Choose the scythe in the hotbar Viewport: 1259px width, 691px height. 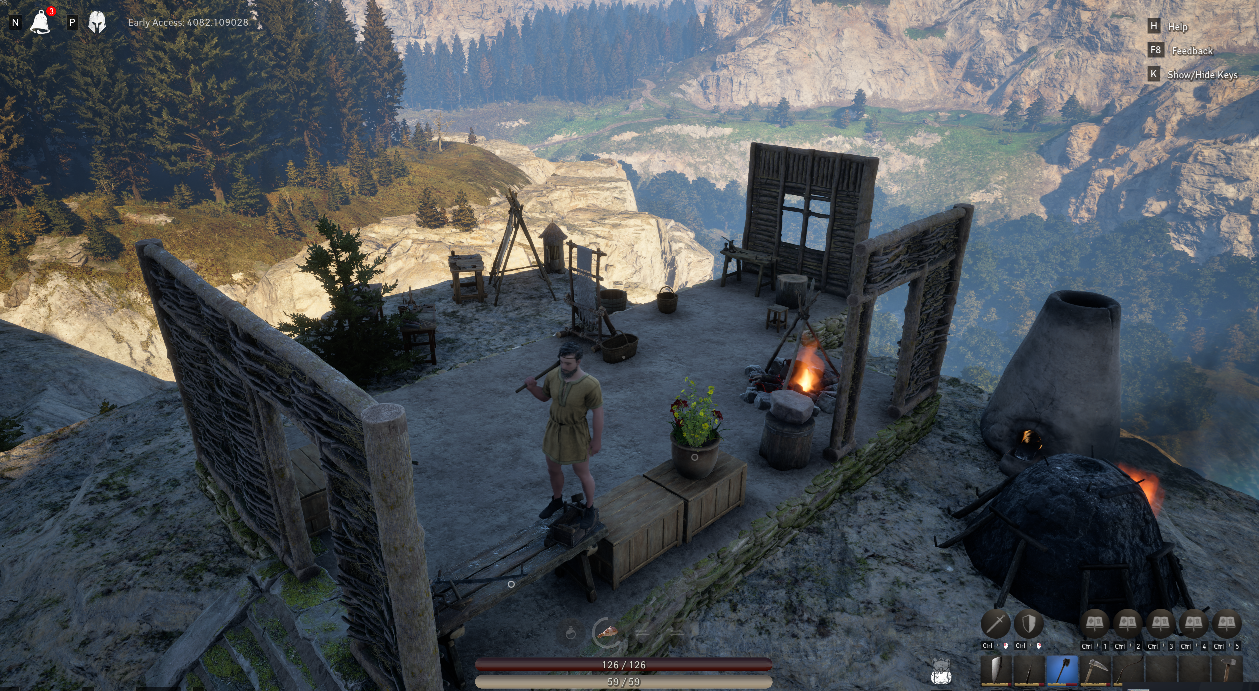(x=1095, y=669)
